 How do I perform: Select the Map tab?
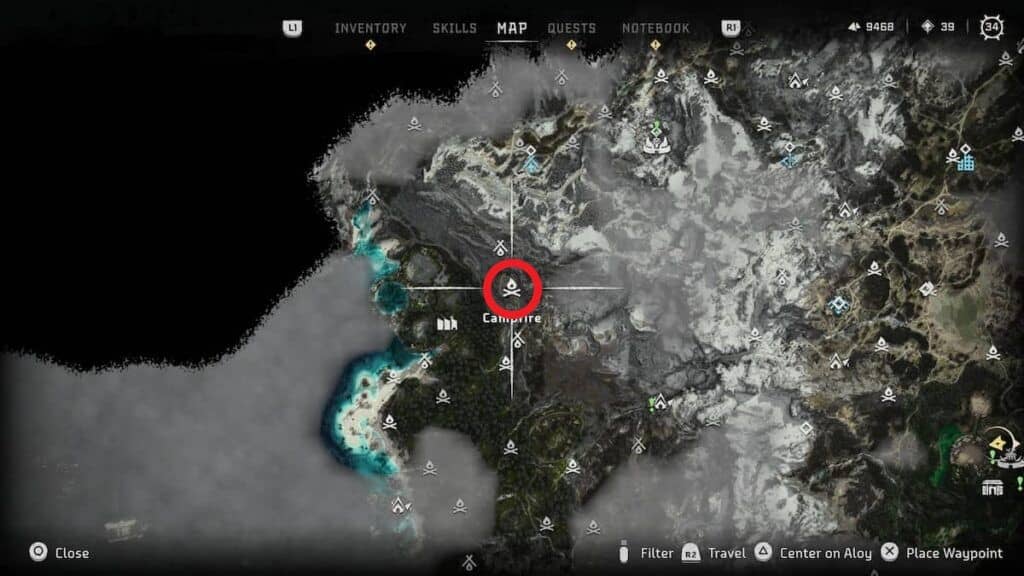512,28
